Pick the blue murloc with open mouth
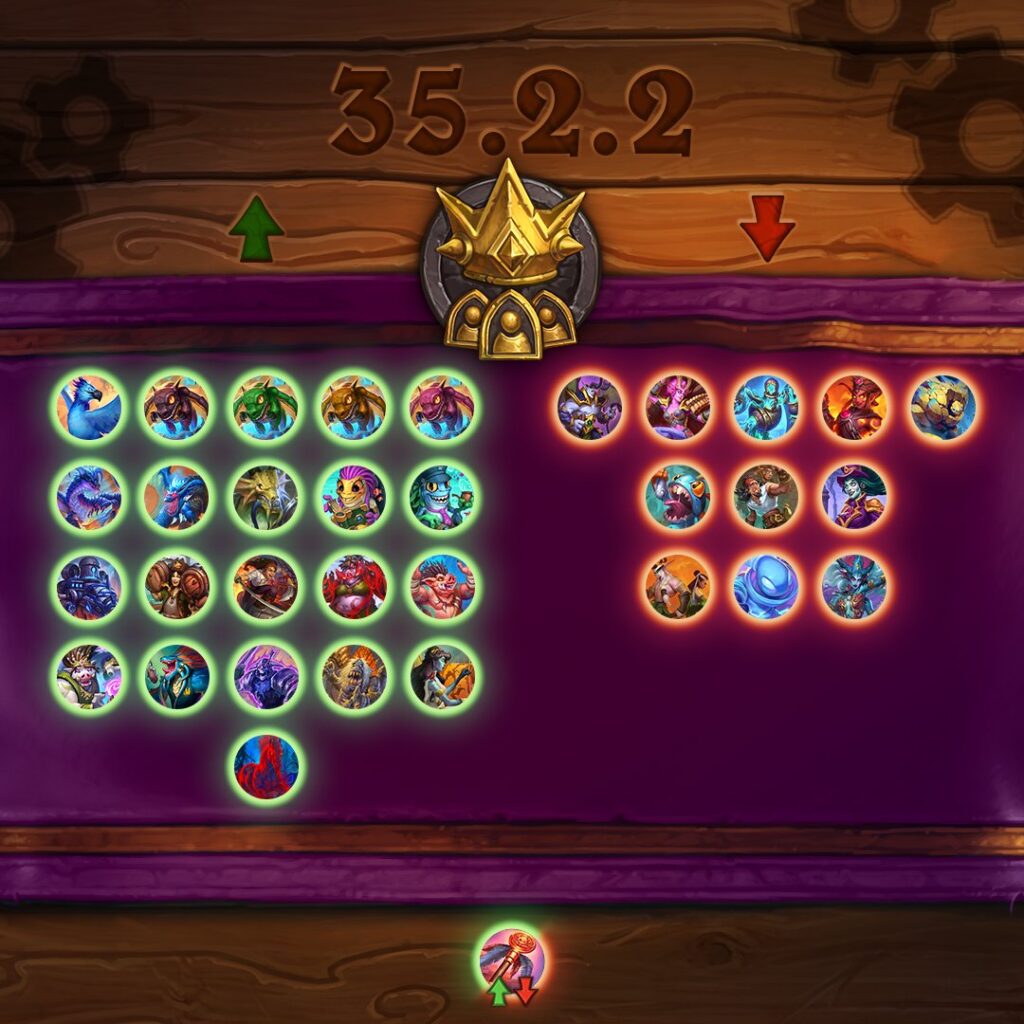The image size is (1024, 1024). pyautogui.click(x=678, y=497)
